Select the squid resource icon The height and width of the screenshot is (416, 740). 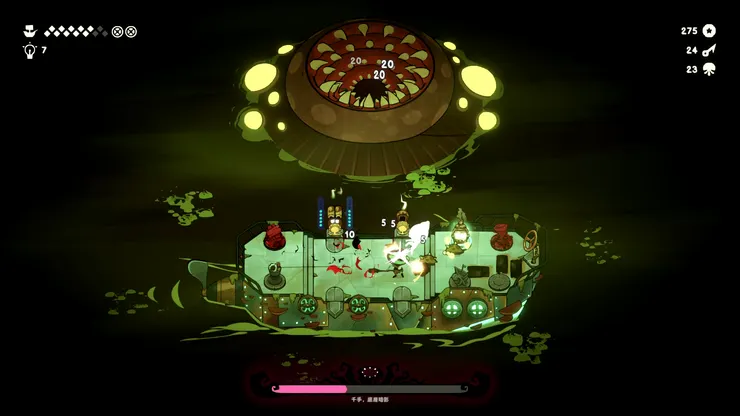tap(709, 69)
